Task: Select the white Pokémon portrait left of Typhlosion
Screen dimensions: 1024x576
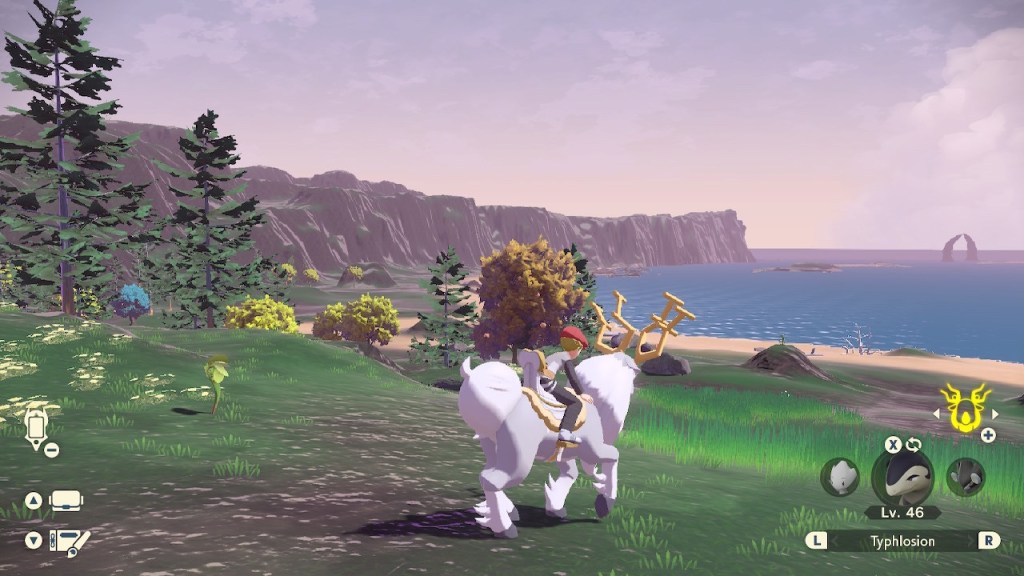Action: tap(840, 477)
